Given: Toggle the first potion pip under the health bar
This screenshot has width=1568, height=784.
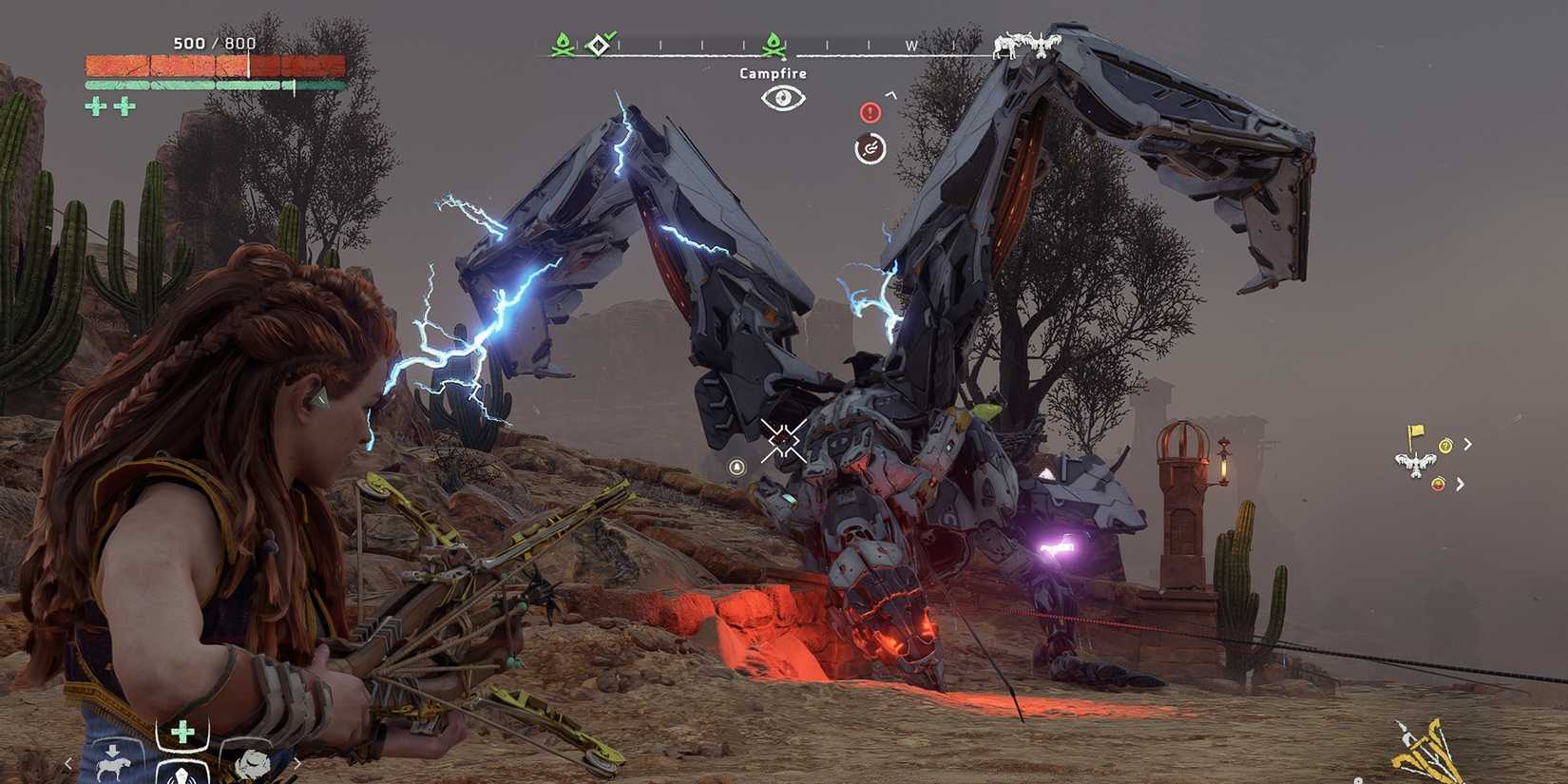Looking at the screenshot, I should [96, 106].
